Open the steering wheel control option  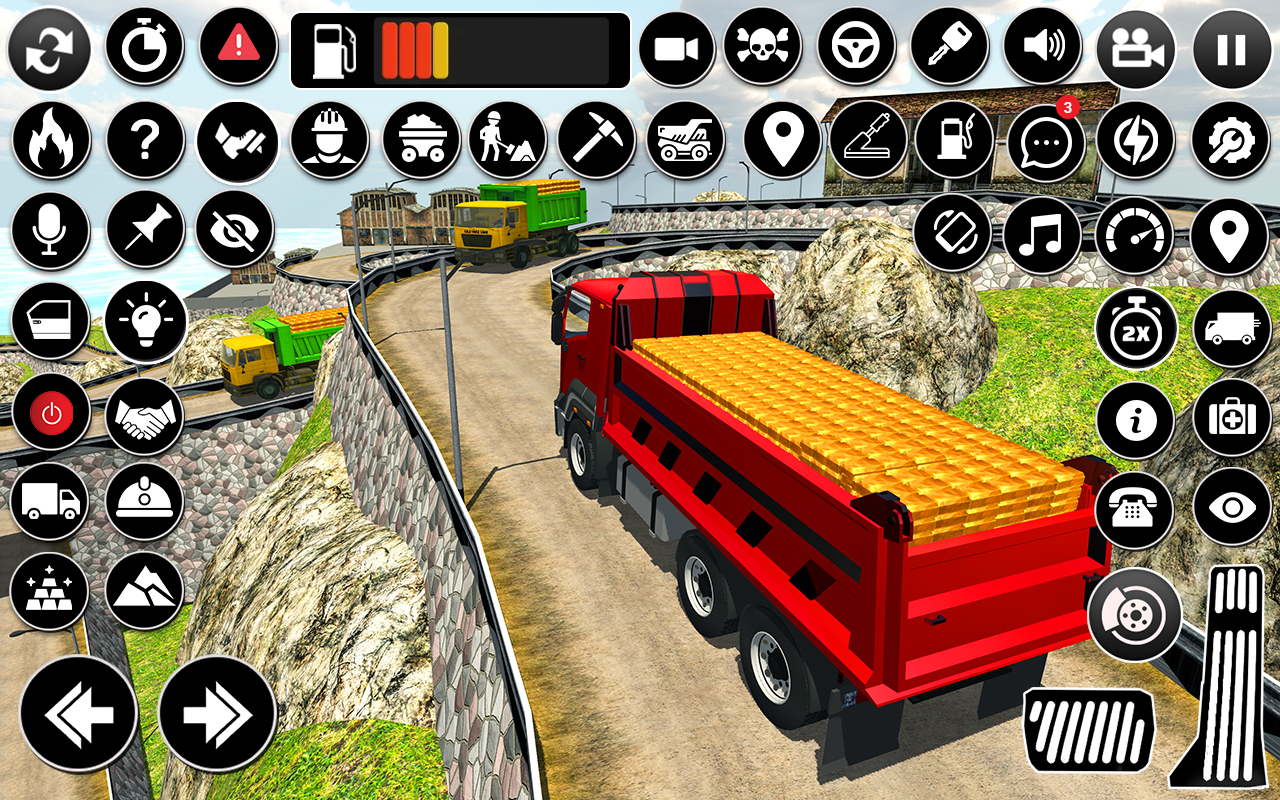click(856, 47)
